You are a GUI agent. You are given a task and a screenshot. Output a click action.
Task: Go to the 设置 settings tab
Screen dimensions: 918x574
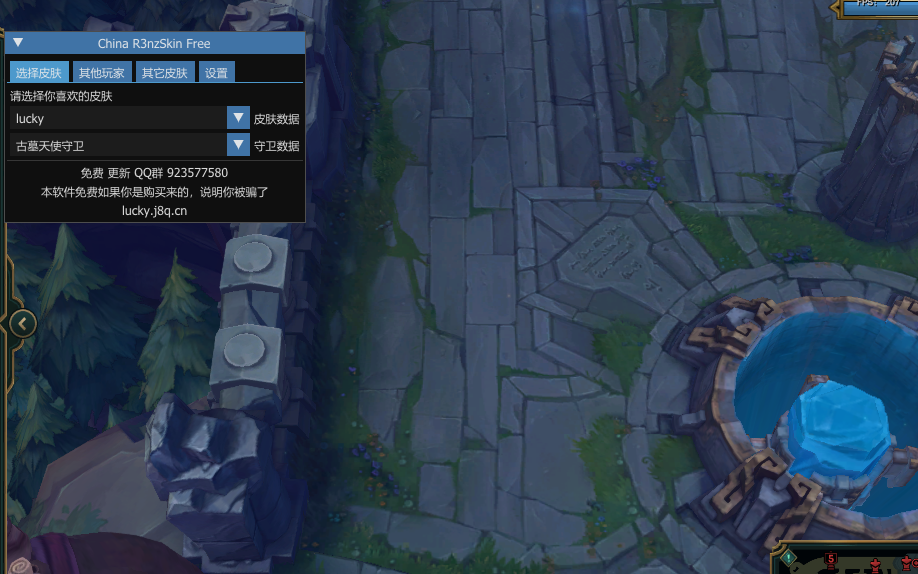(216, 73)
